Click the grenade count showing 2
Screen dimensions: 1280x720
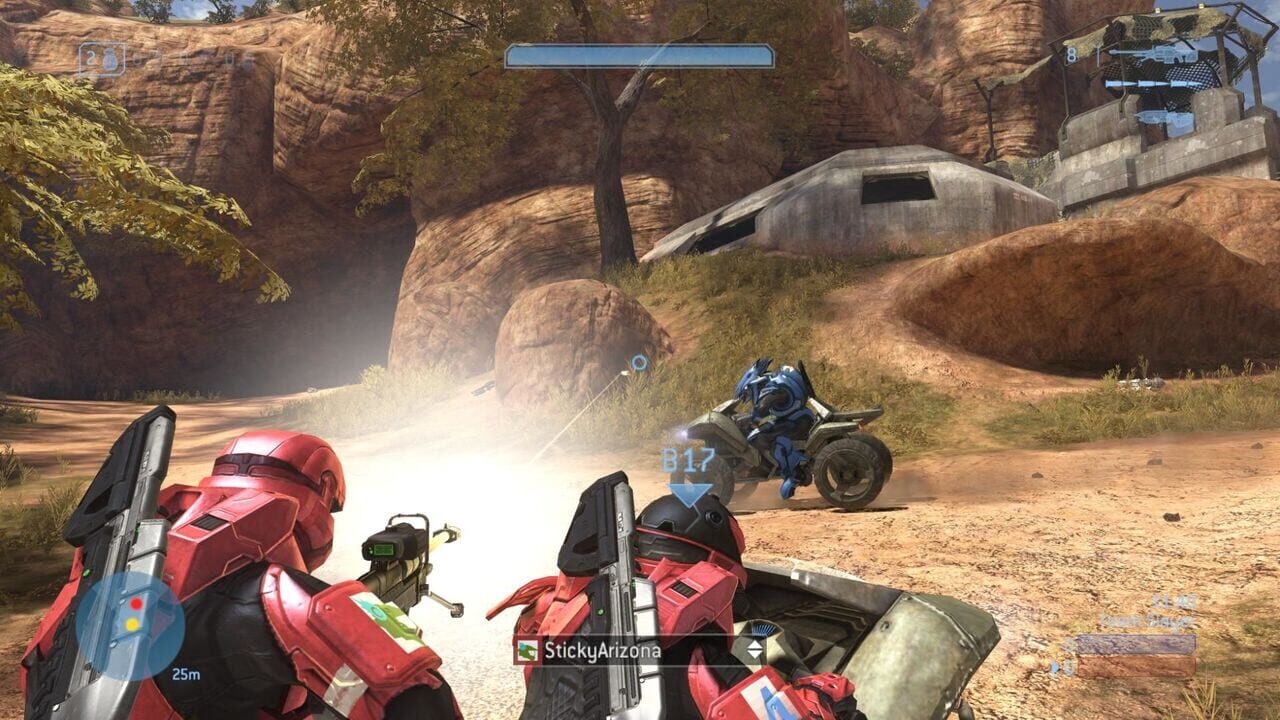pos(89,55)
